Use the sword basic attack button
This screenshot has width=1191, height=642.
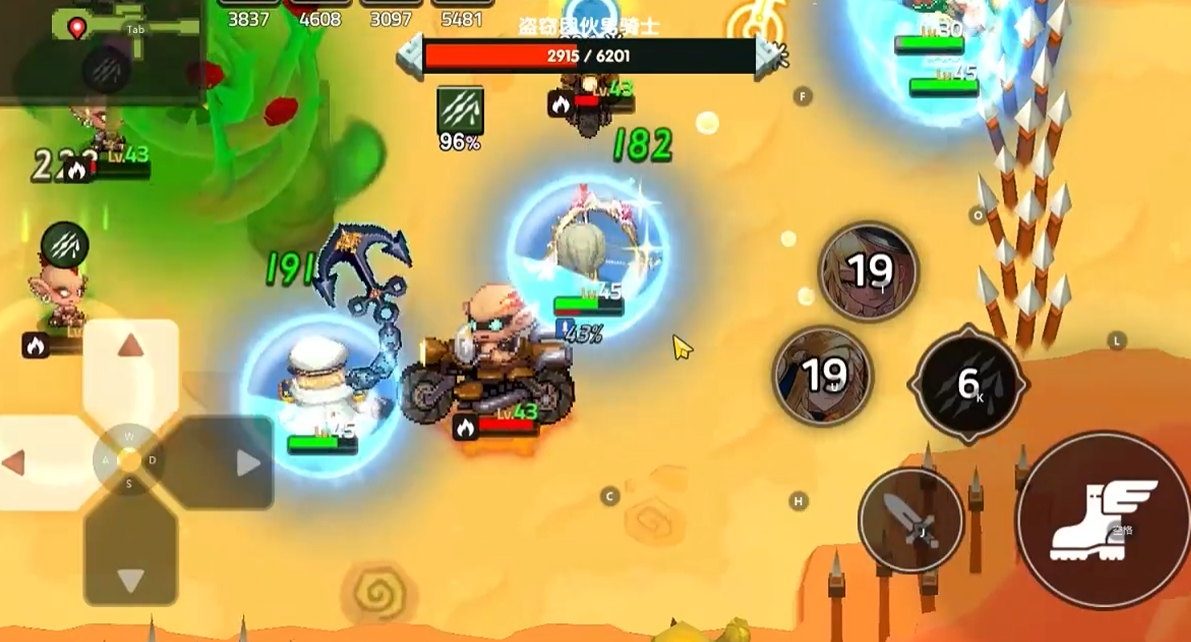tap(910, 520)
